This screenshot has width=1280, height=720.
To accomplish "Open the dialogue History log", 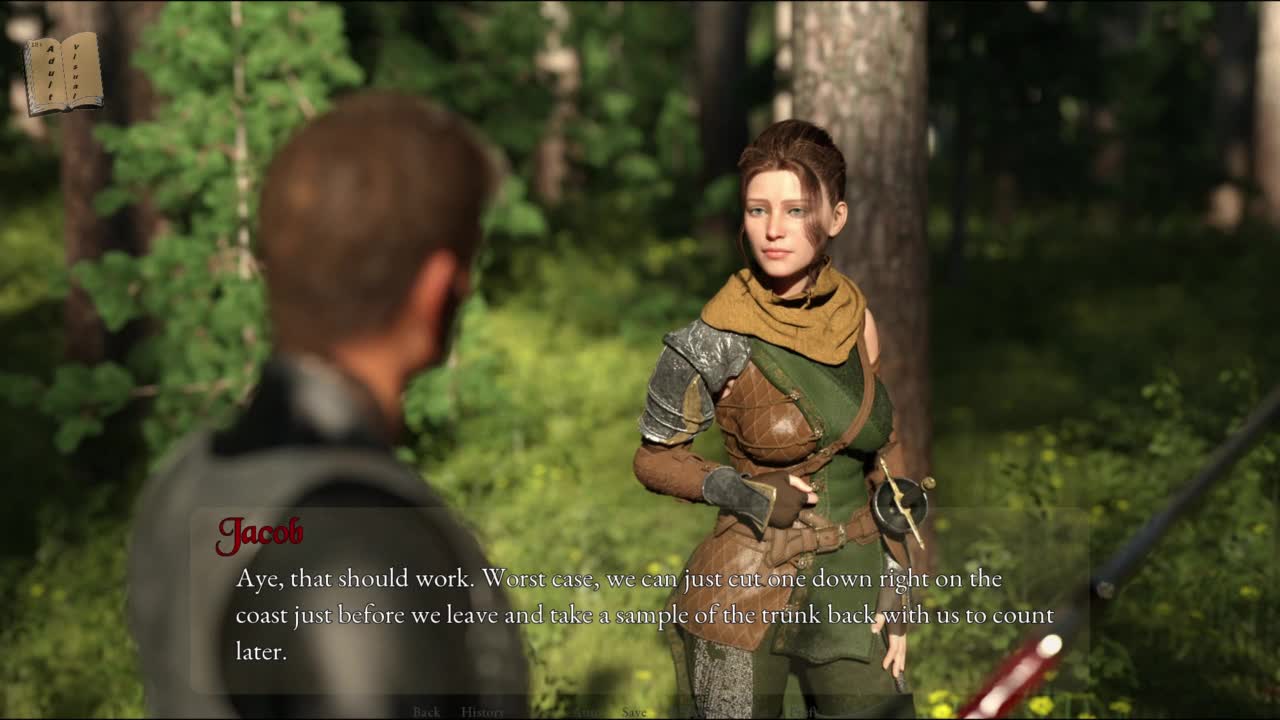I will click(482, 712).
